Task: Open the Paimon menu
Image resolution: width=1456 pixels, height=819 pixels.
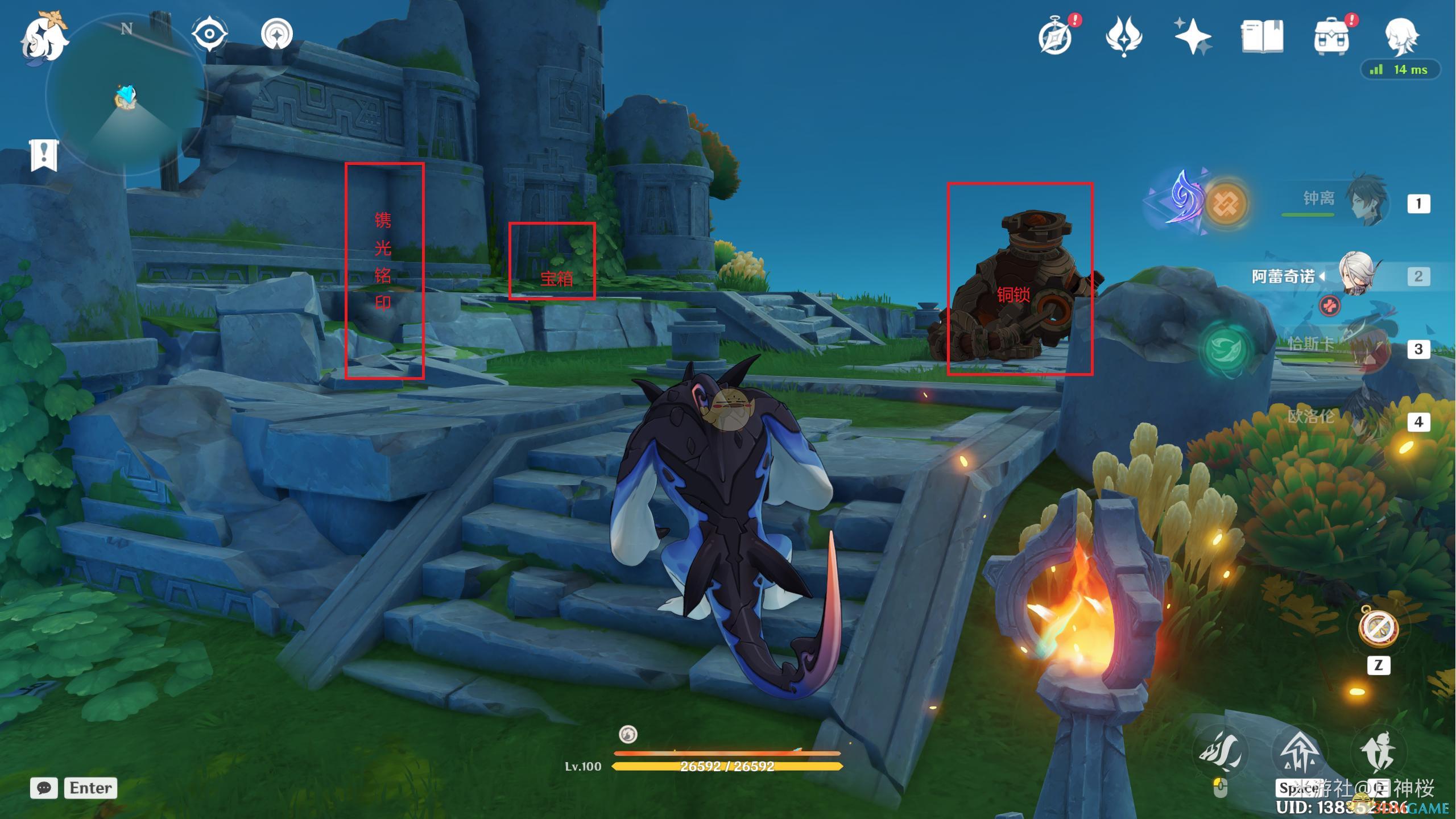Action: pyautogui.click(x=43, y=38)
